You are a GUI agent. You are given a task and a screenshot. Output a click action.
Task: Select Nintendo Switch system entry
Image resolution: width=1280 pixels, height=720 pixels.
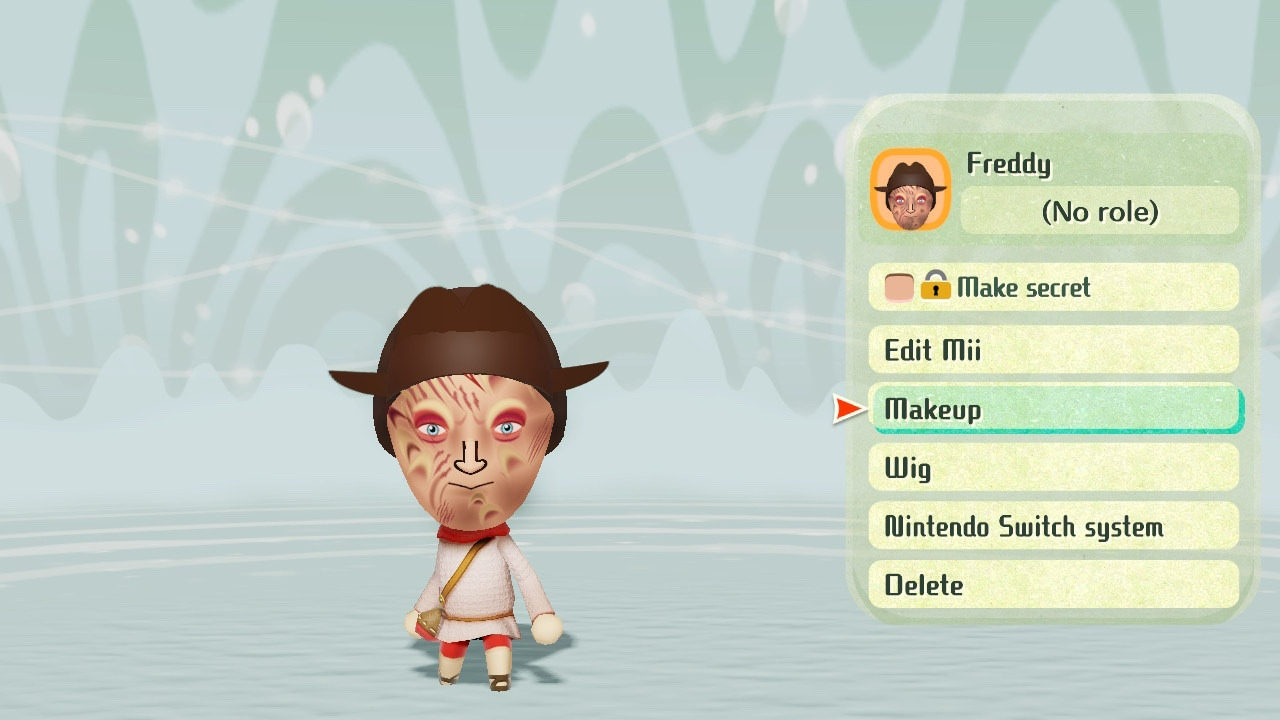pos(1053,526)
